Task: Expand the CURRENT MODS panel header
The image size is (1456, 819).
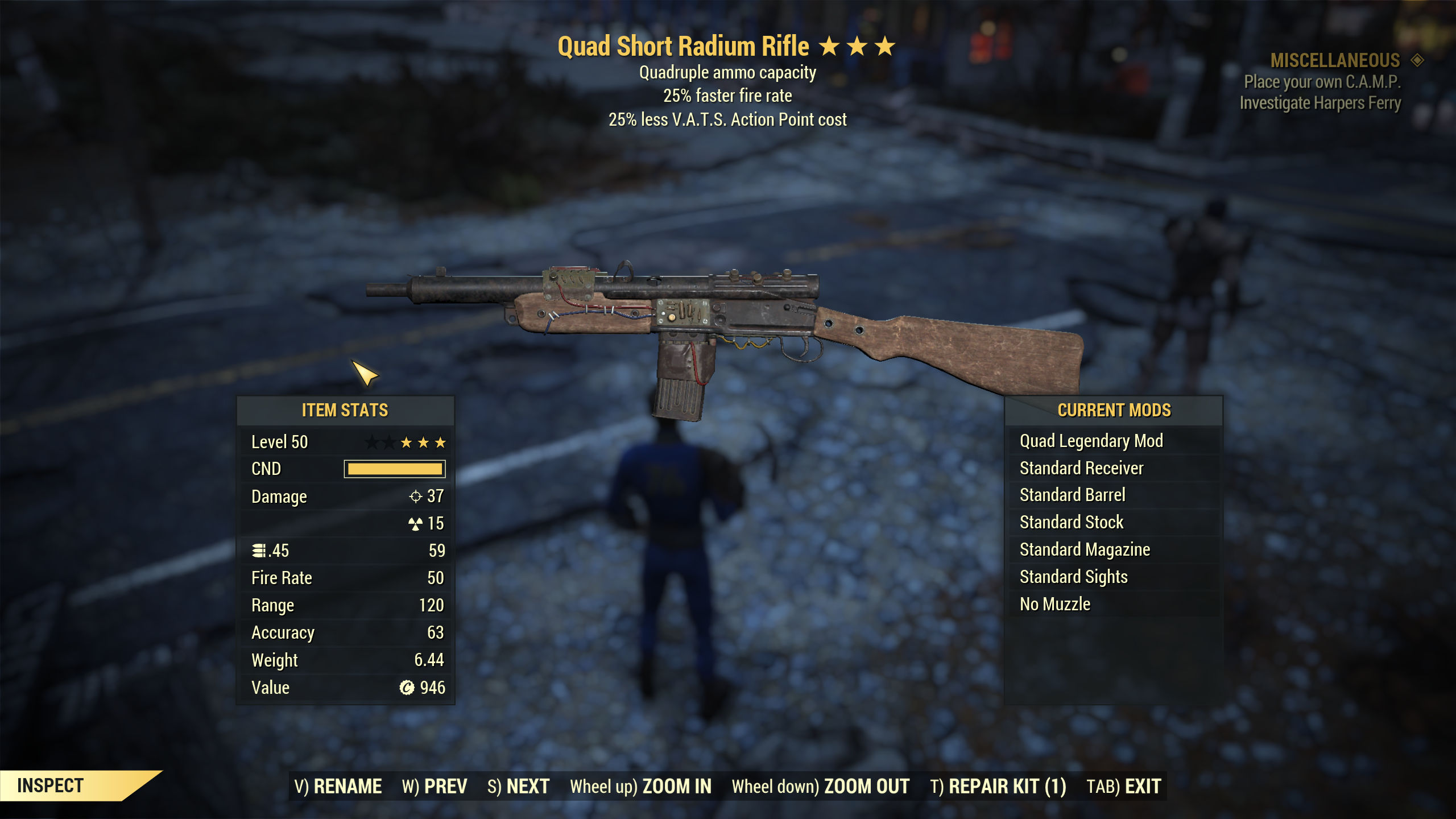Action: click(x=1115, y=409)
